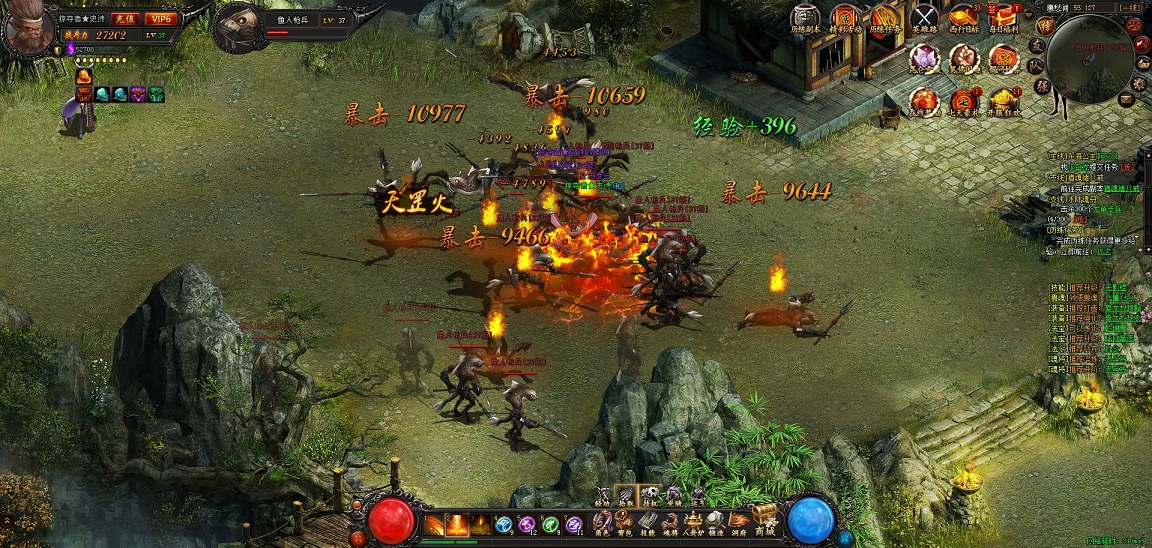Viewport: 1152px width, 548px height.
Task: Activate skill slot 1 flame slash
Action: [x=434, y=524]
